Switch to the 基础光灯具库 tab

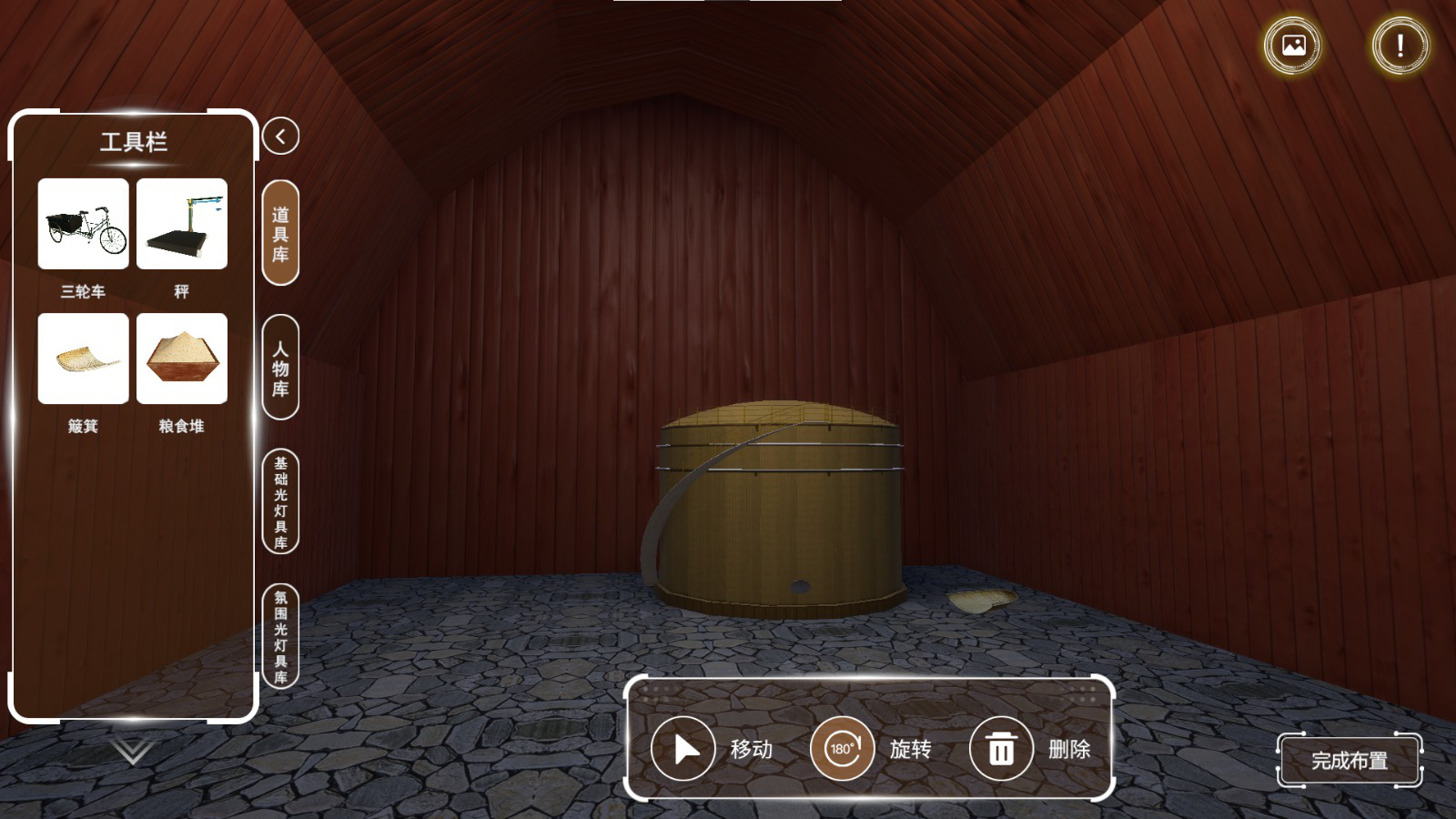point(280,501)
